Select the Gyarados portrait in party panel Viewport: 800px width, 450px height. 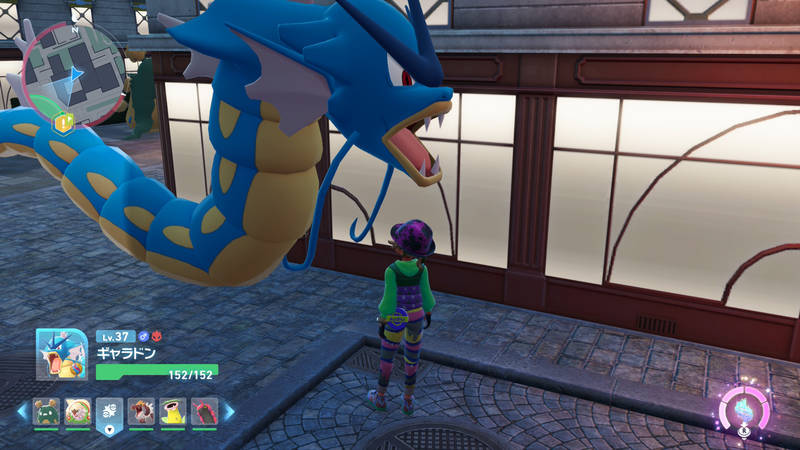[x=62, y=355]
